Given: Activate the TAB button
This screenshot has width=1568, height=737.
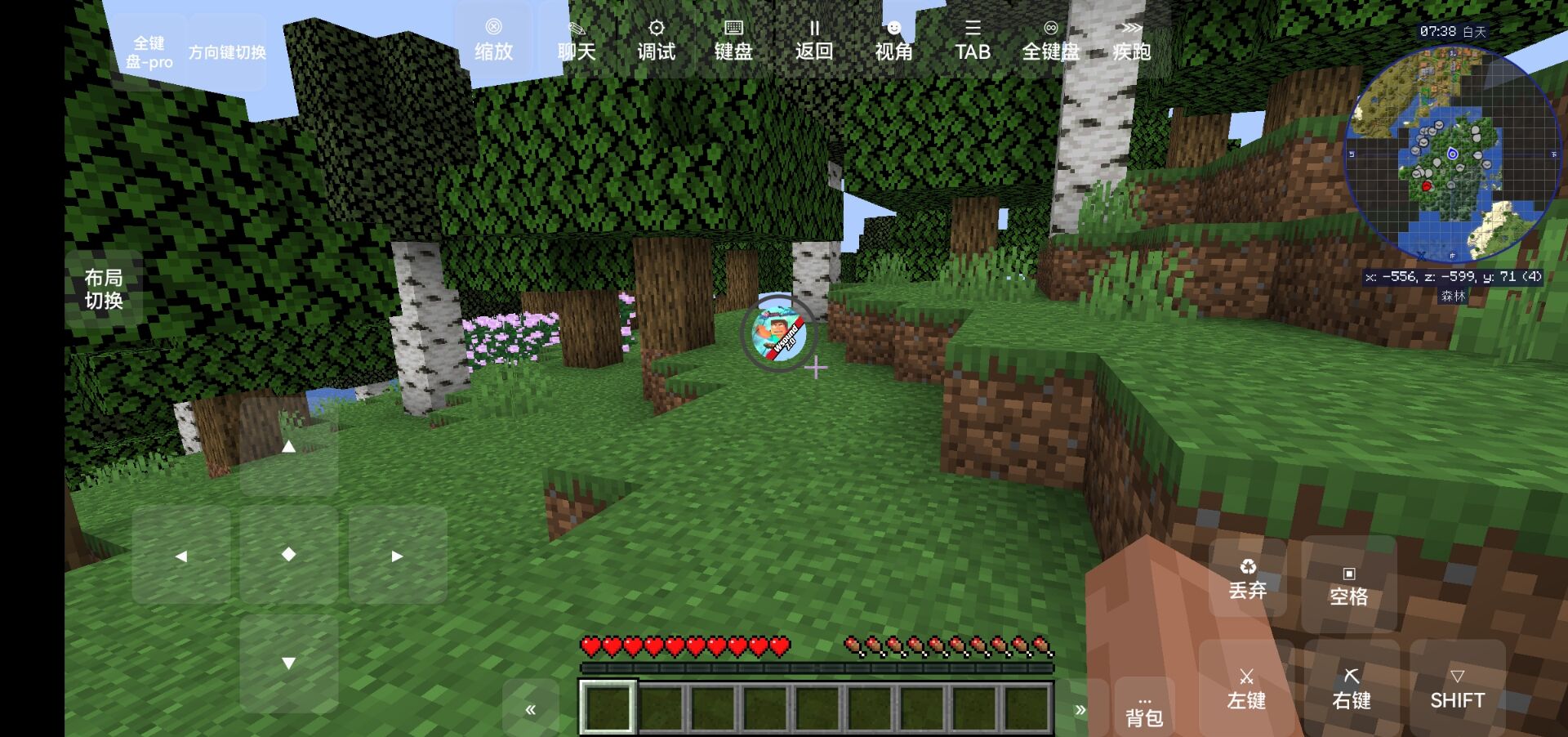Looking at the screenshot, I should pyautogui.click(x=972, y=40).
